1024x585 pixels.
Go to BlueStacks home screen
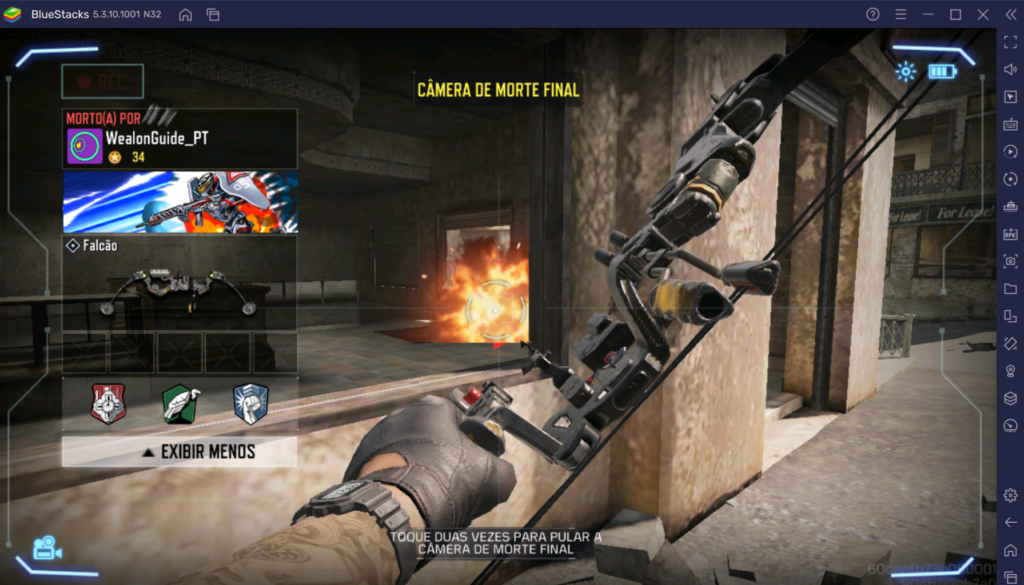point(186,14)
